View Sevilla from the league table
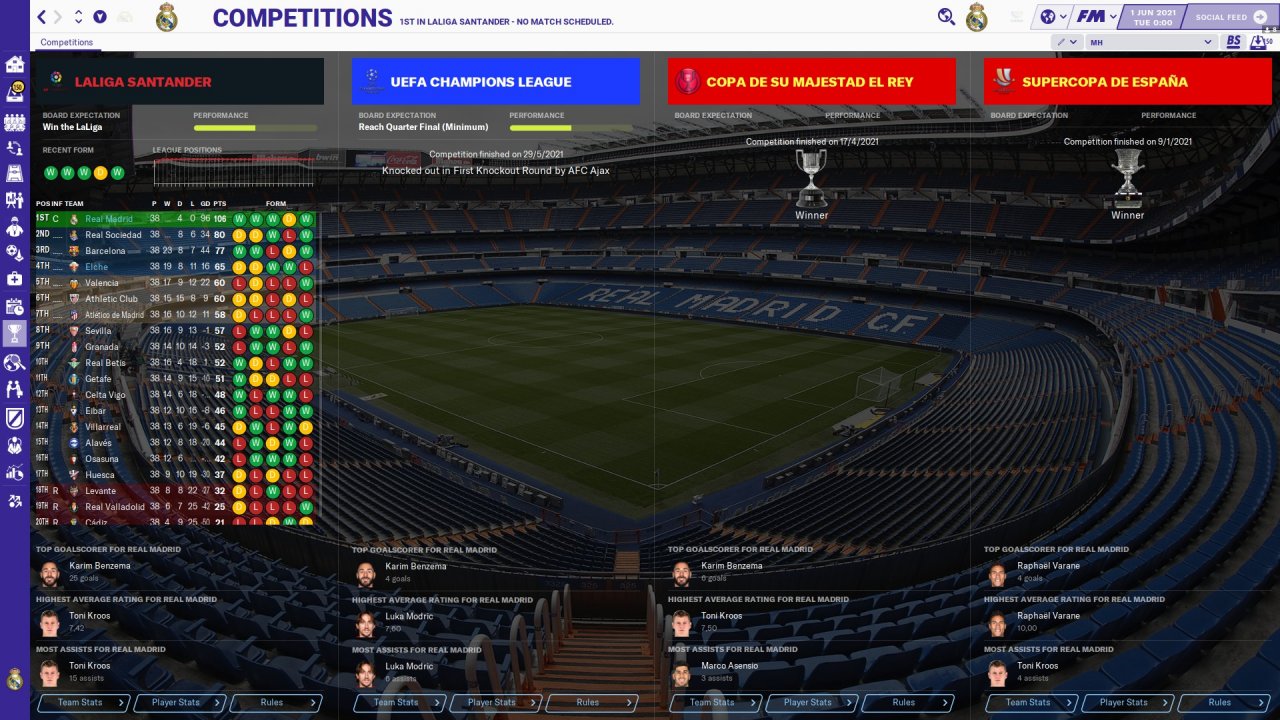1280x720 pixels. (98, 331)
